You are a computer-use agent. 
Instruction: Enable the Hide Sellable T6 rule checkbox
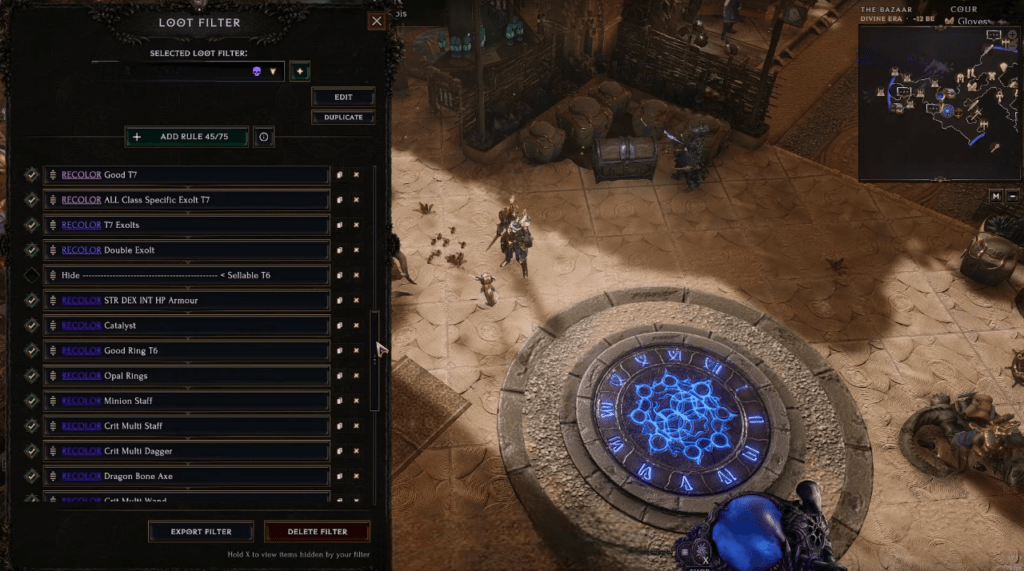(x=32, y=275)
